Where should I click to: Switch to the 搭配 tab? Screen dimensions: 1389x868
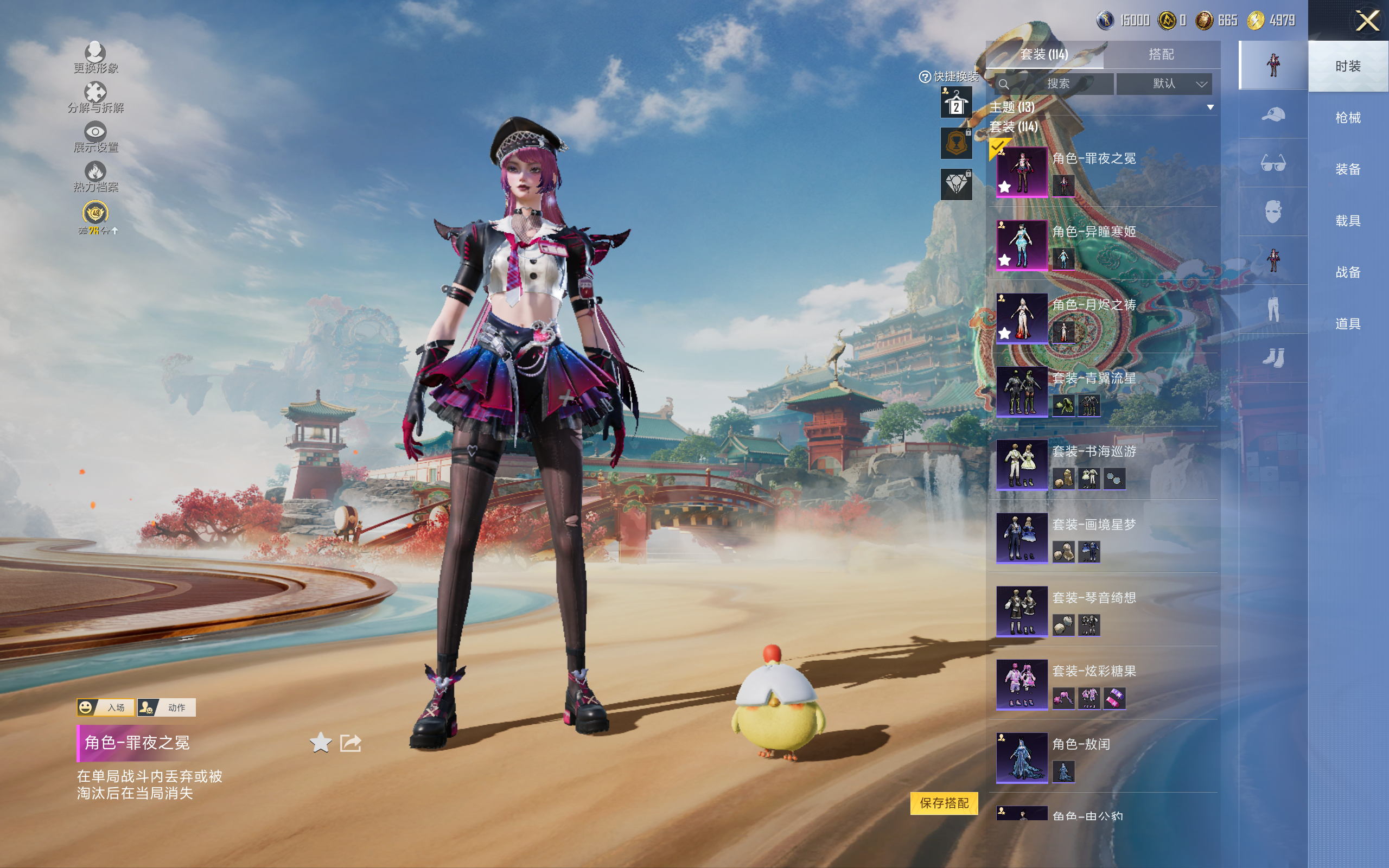pos(1161,55)
